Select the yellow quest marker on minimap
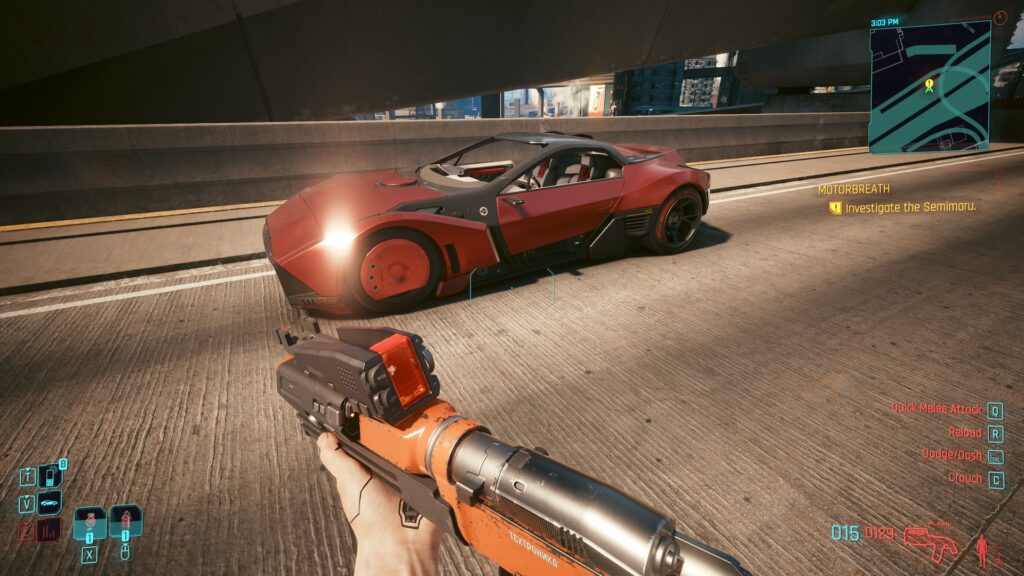 click(929, 86)
